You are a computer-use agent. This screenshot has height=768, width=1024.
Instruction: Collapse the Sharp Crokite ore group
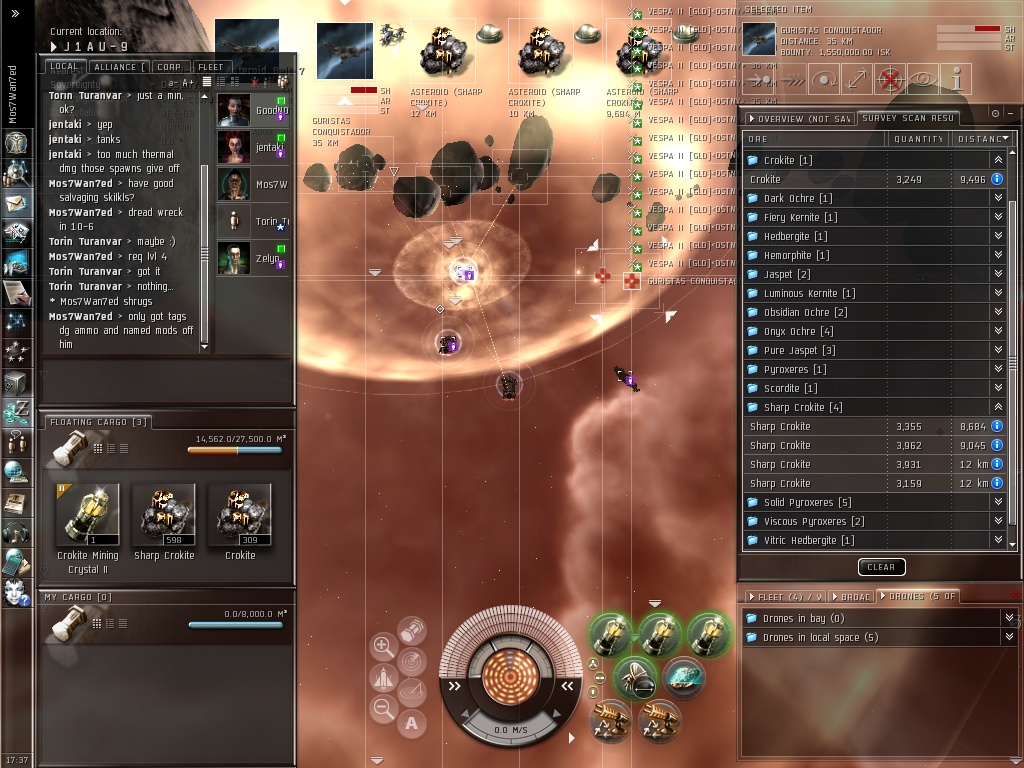click(x=997, y=407)
